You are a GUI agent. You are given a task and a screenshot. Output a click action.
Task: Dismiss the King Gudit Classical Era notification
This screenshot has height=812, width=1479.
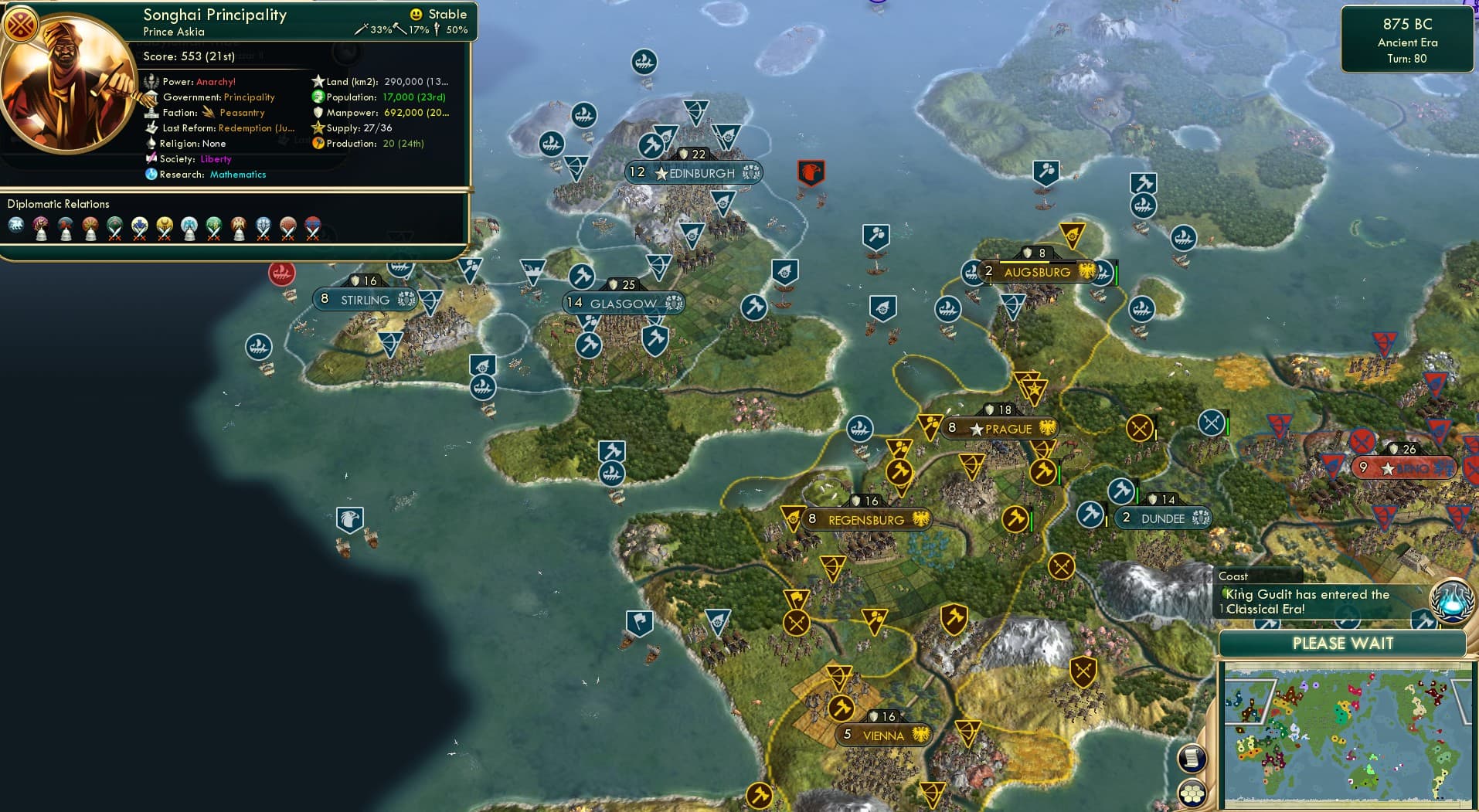pos(1314,602)
